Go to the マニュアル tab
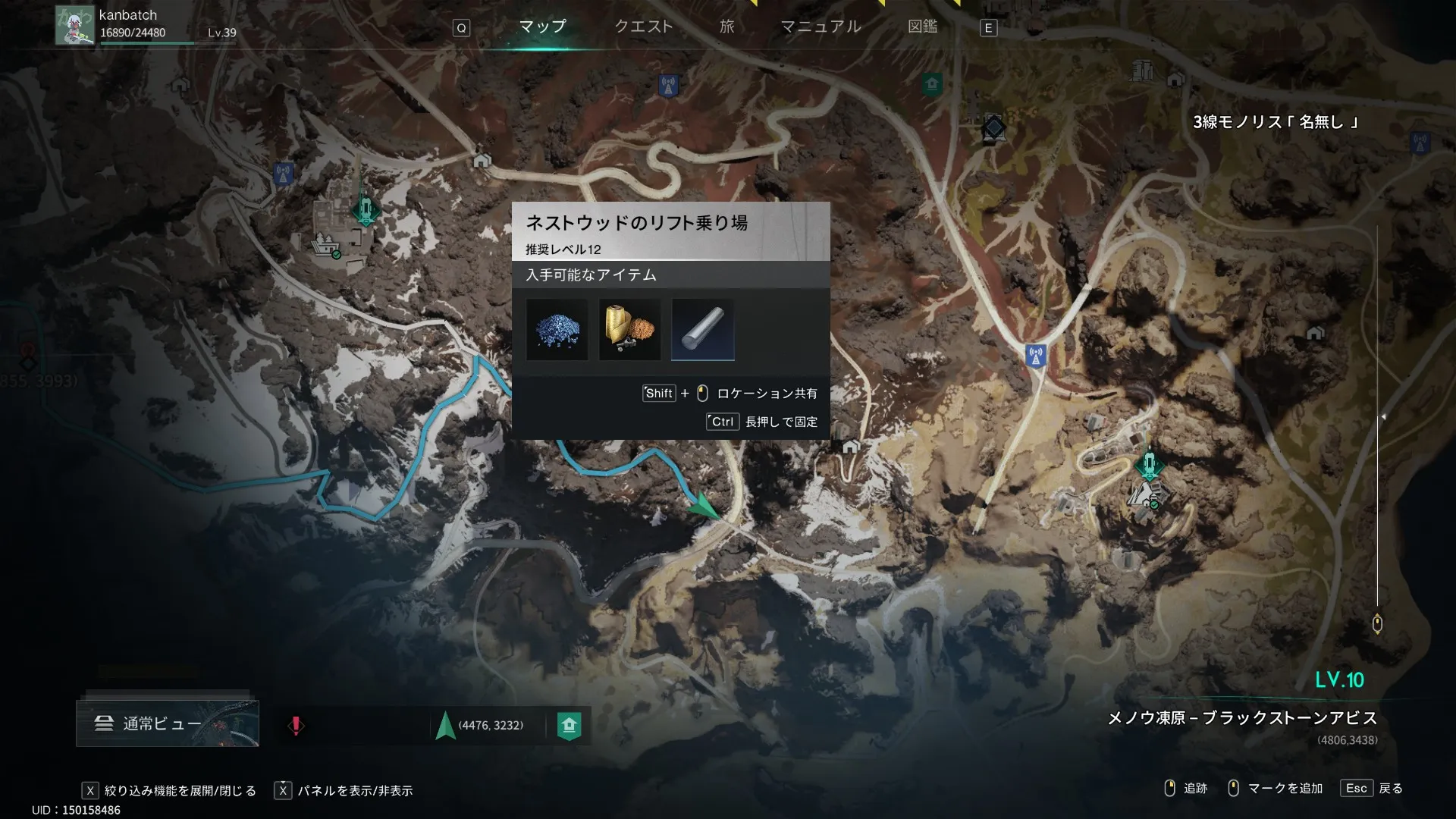This screenshot has height=819, width=1456. 821,27
